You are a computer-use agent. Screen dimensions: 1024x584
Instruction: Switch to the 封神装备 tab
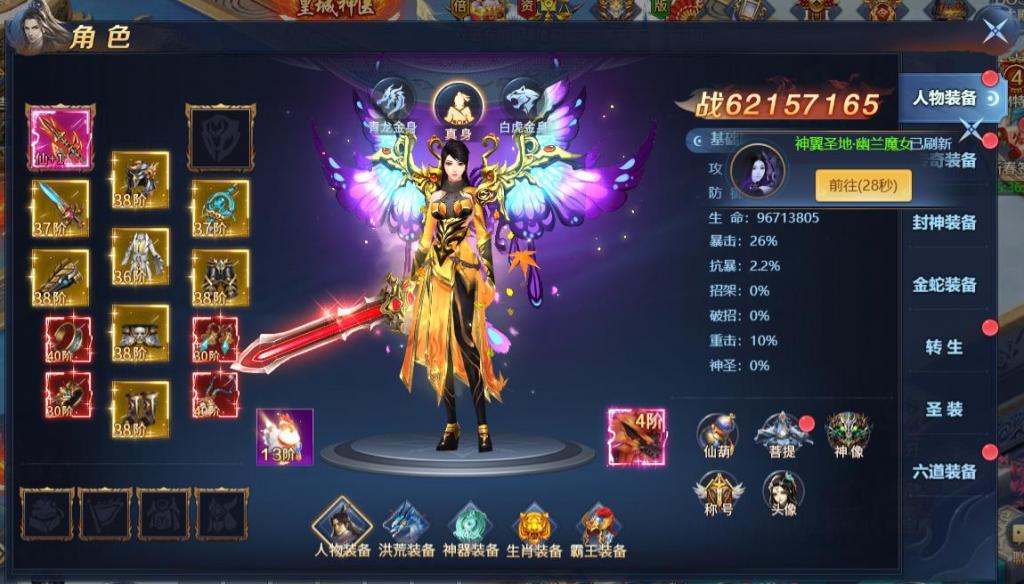coord(944,223)
